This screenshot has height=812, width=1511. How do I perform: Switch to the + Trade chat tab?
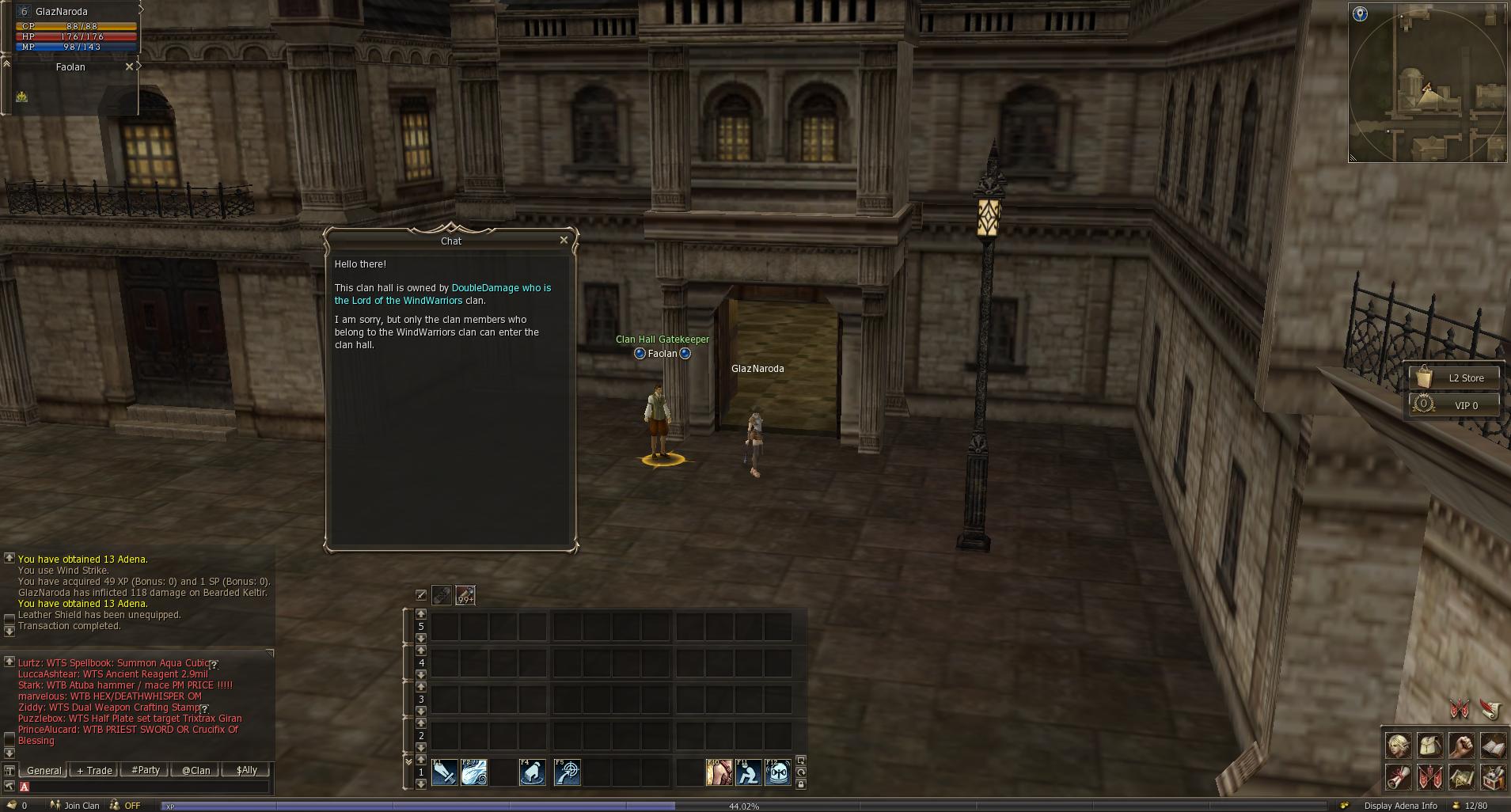94,770
